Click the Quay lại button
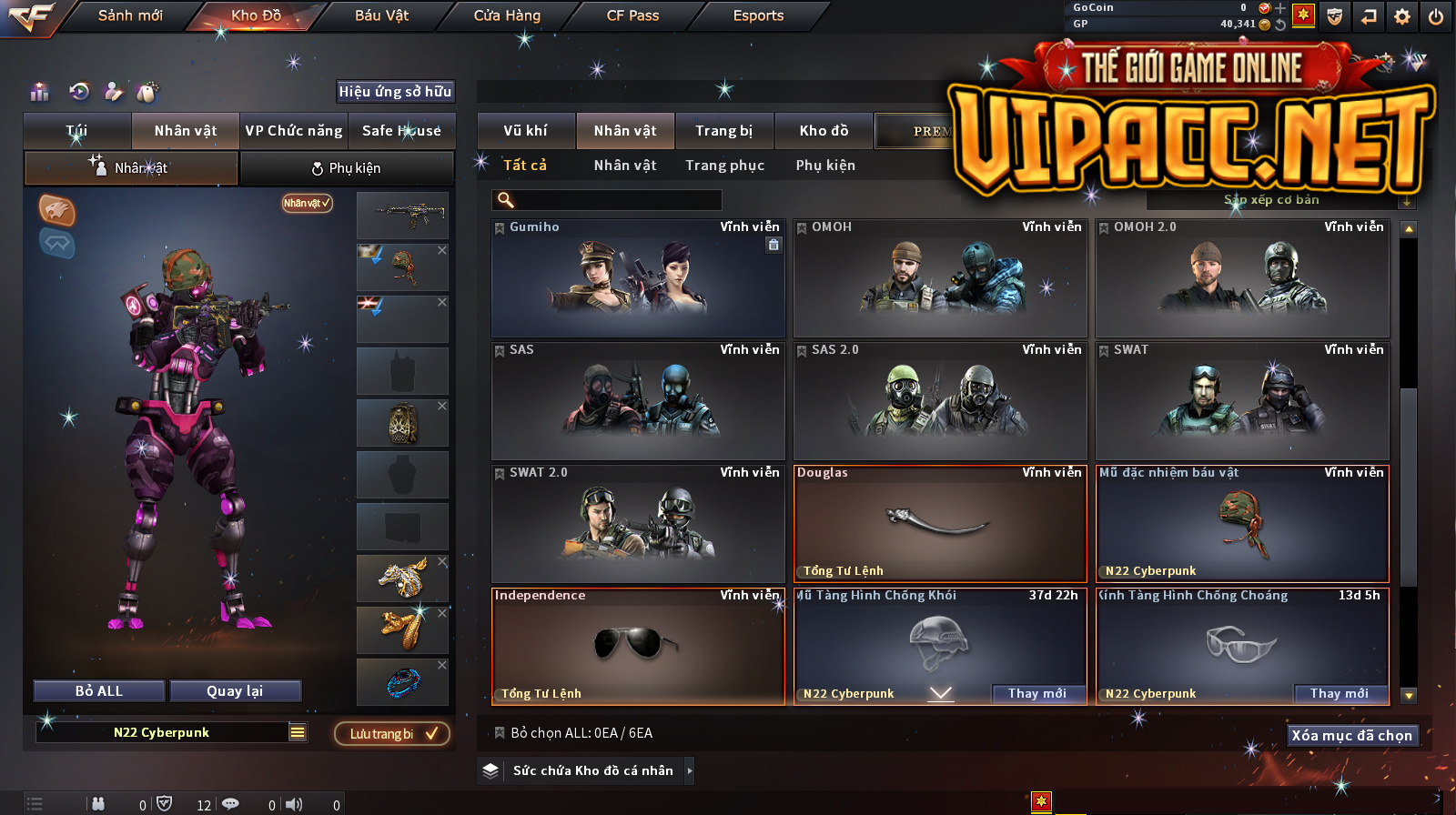 click(x=235, y=691)
